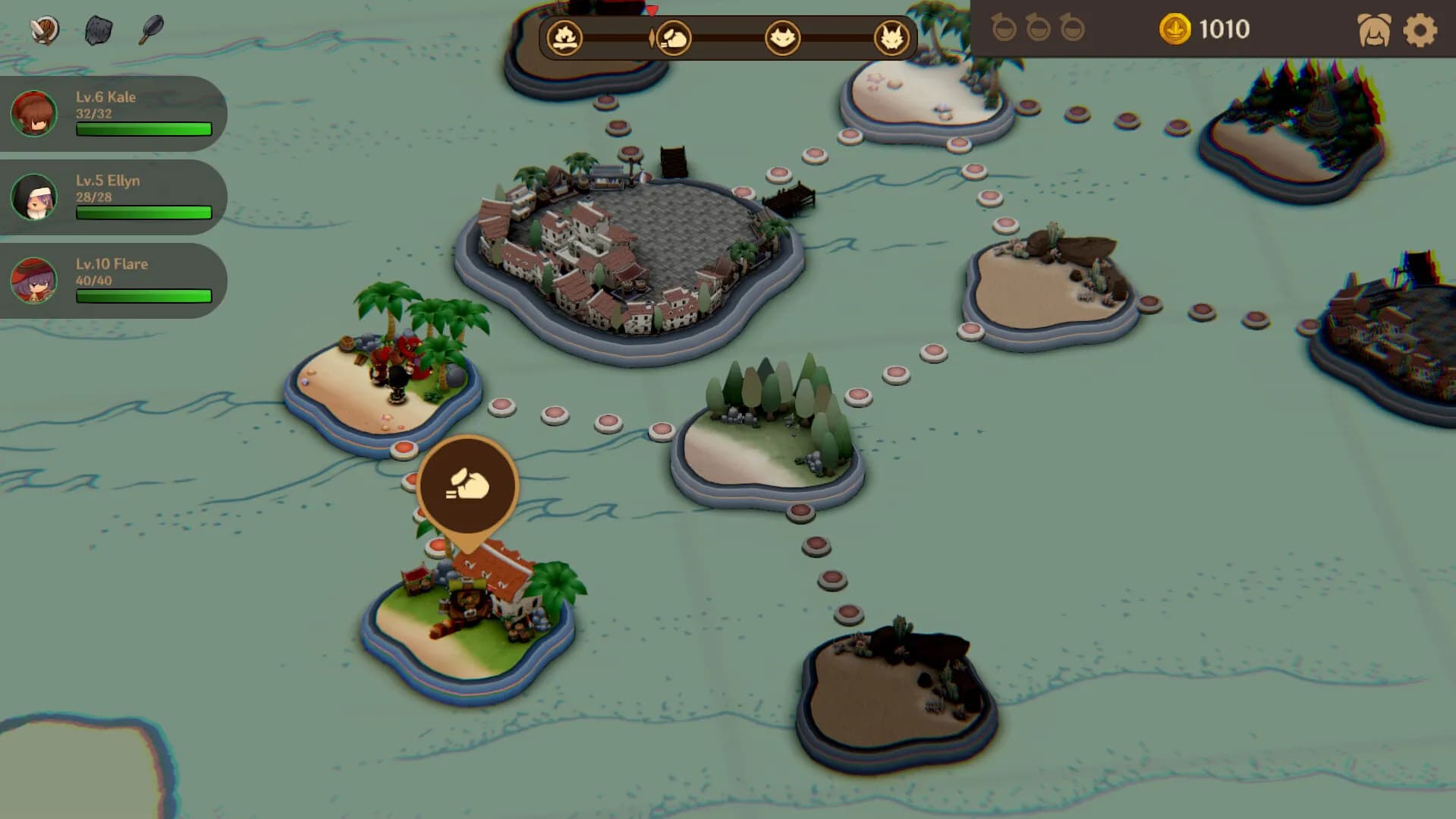
Task: Select Lv.6 Kale's portrait
Action: click(x=33, y=114)
